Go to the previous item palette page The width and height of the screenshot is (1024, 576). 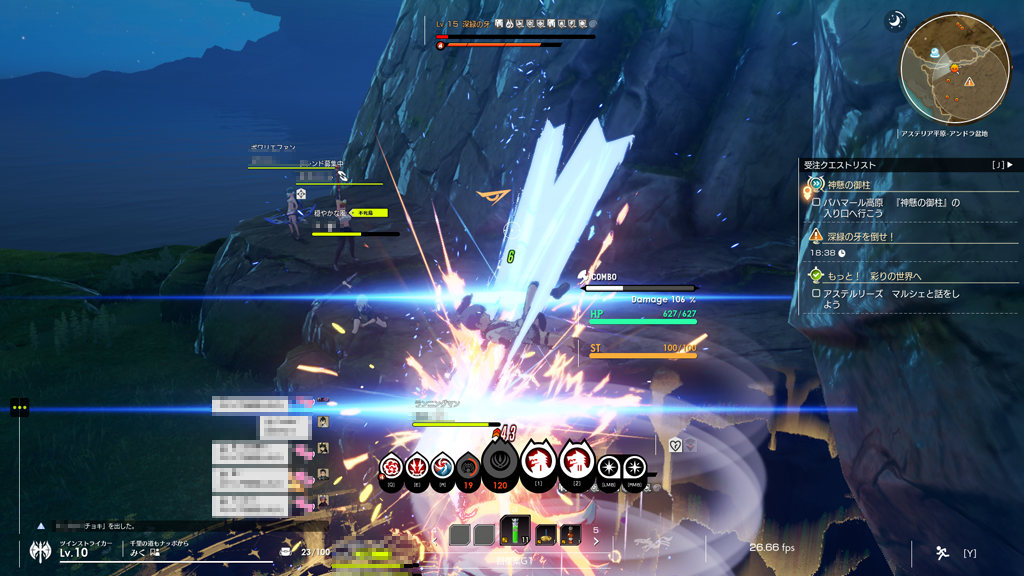click(x=433, y=541)
